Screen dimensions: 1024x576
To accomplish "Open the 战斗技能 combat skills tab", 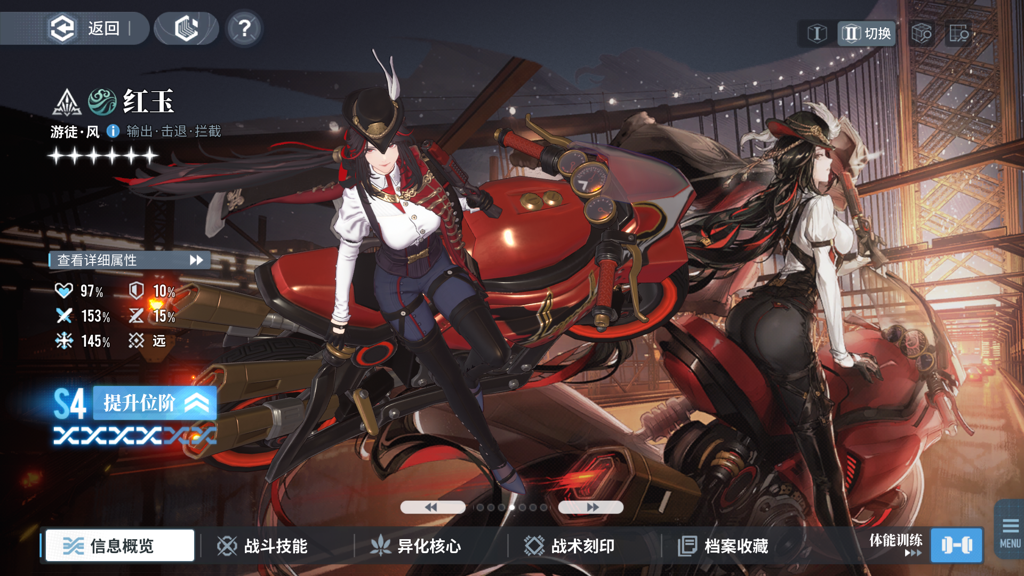I will click(x=263, y=546).
